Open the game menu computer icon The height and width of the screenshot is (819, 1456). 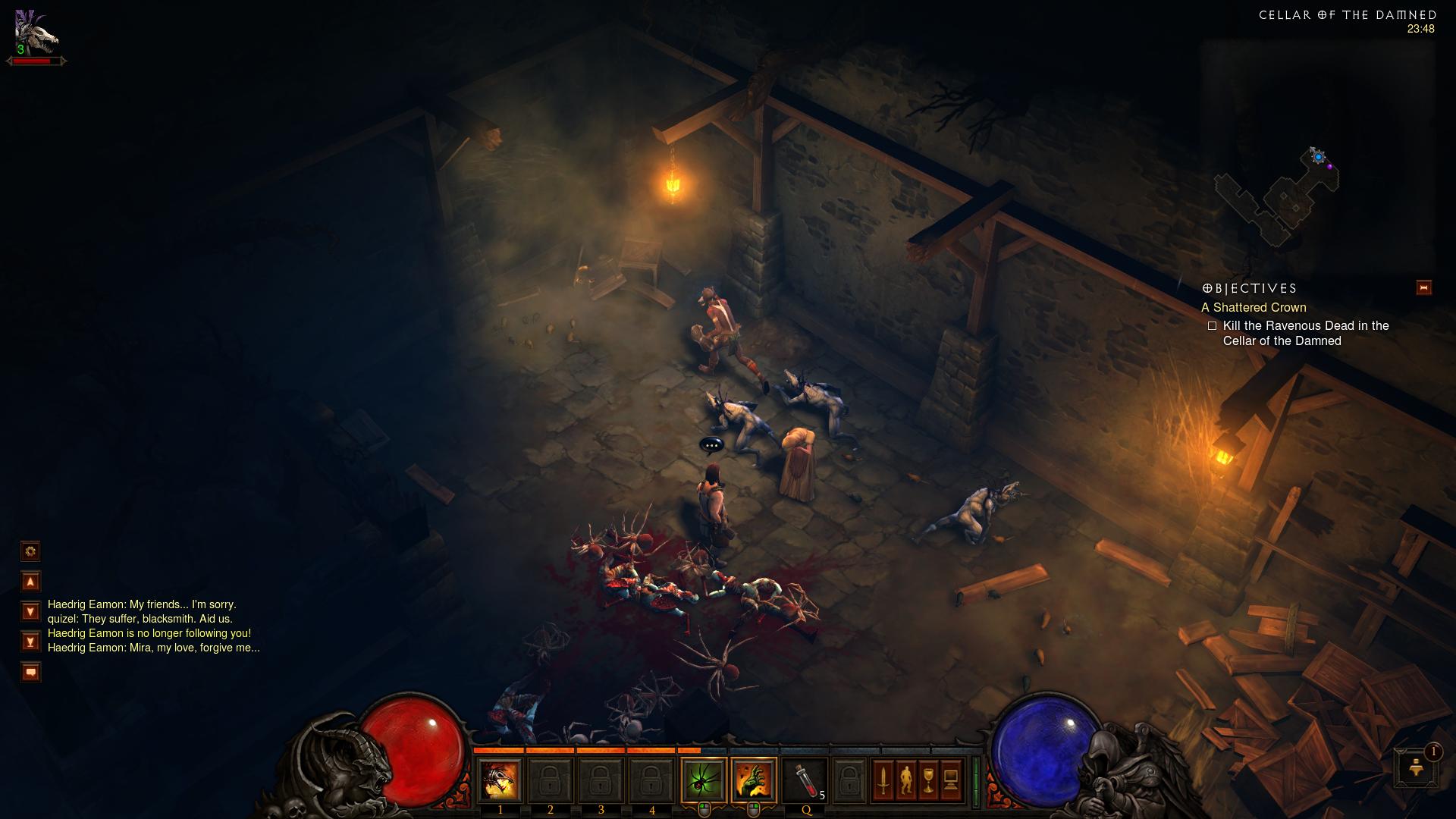(x=951, y=780)
